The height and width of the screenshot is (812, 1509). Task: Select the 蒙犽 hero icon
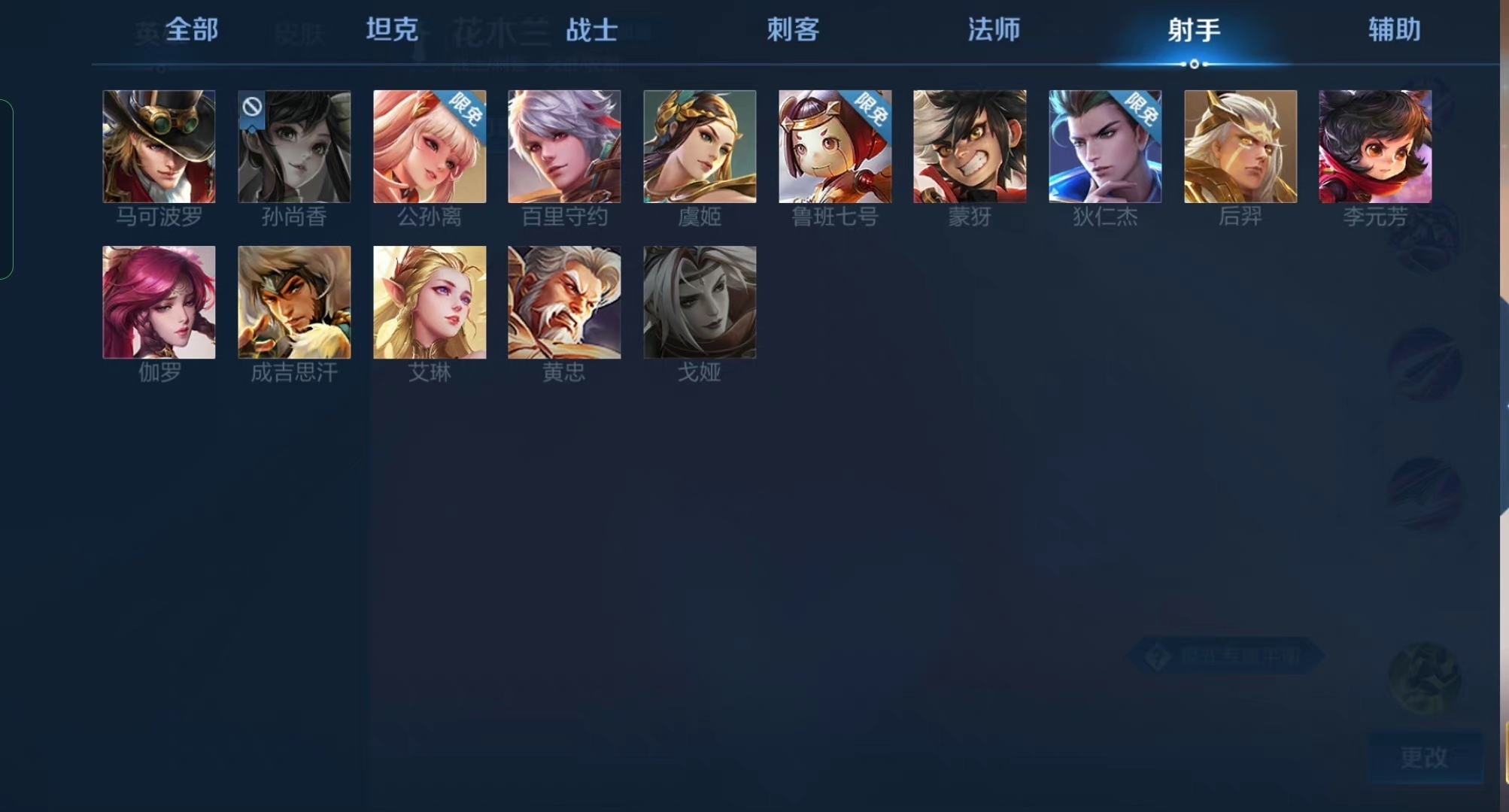point(969,147)
